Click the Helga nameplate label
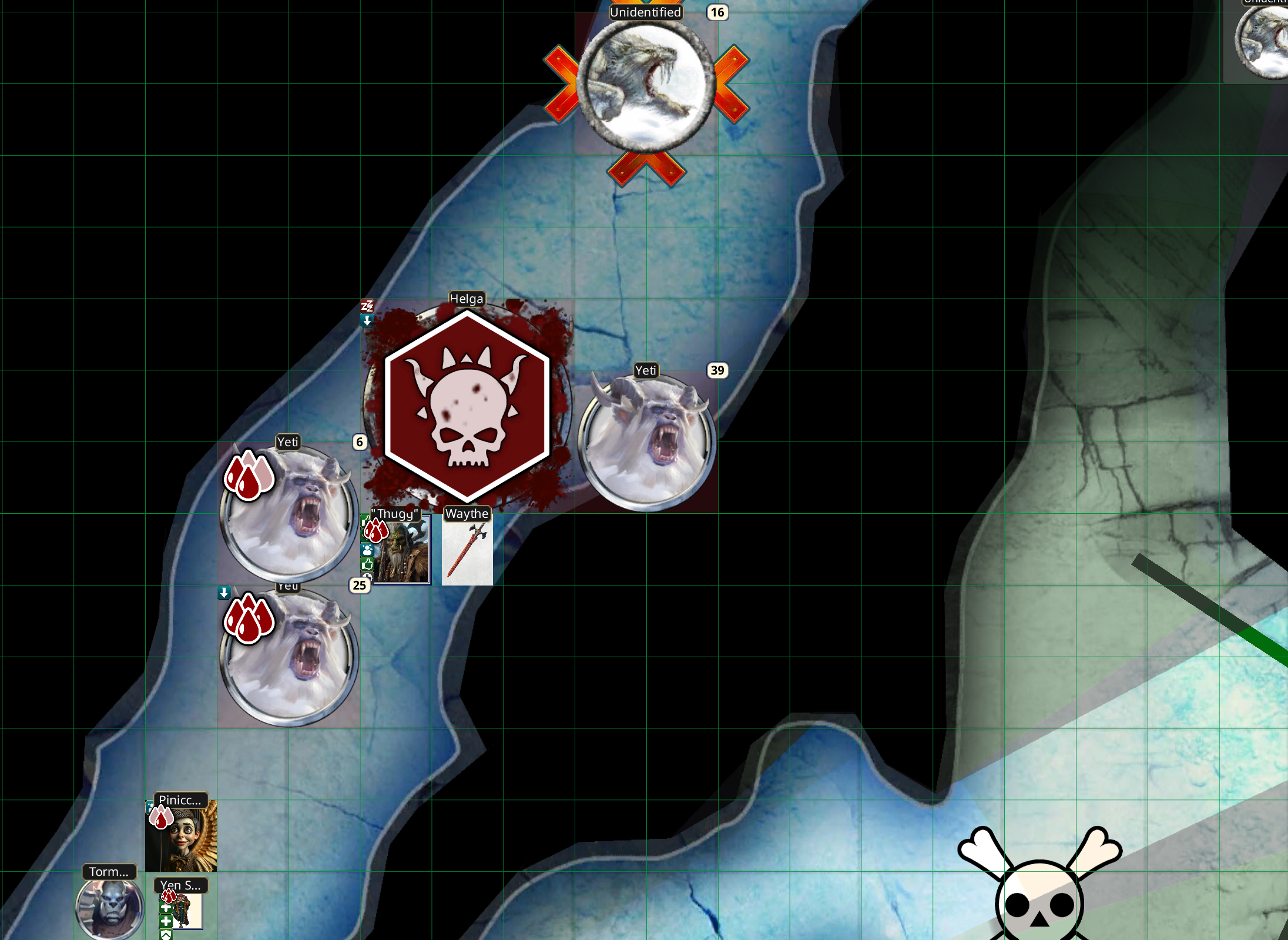1288x940 pixels. (x=467, y=299)
